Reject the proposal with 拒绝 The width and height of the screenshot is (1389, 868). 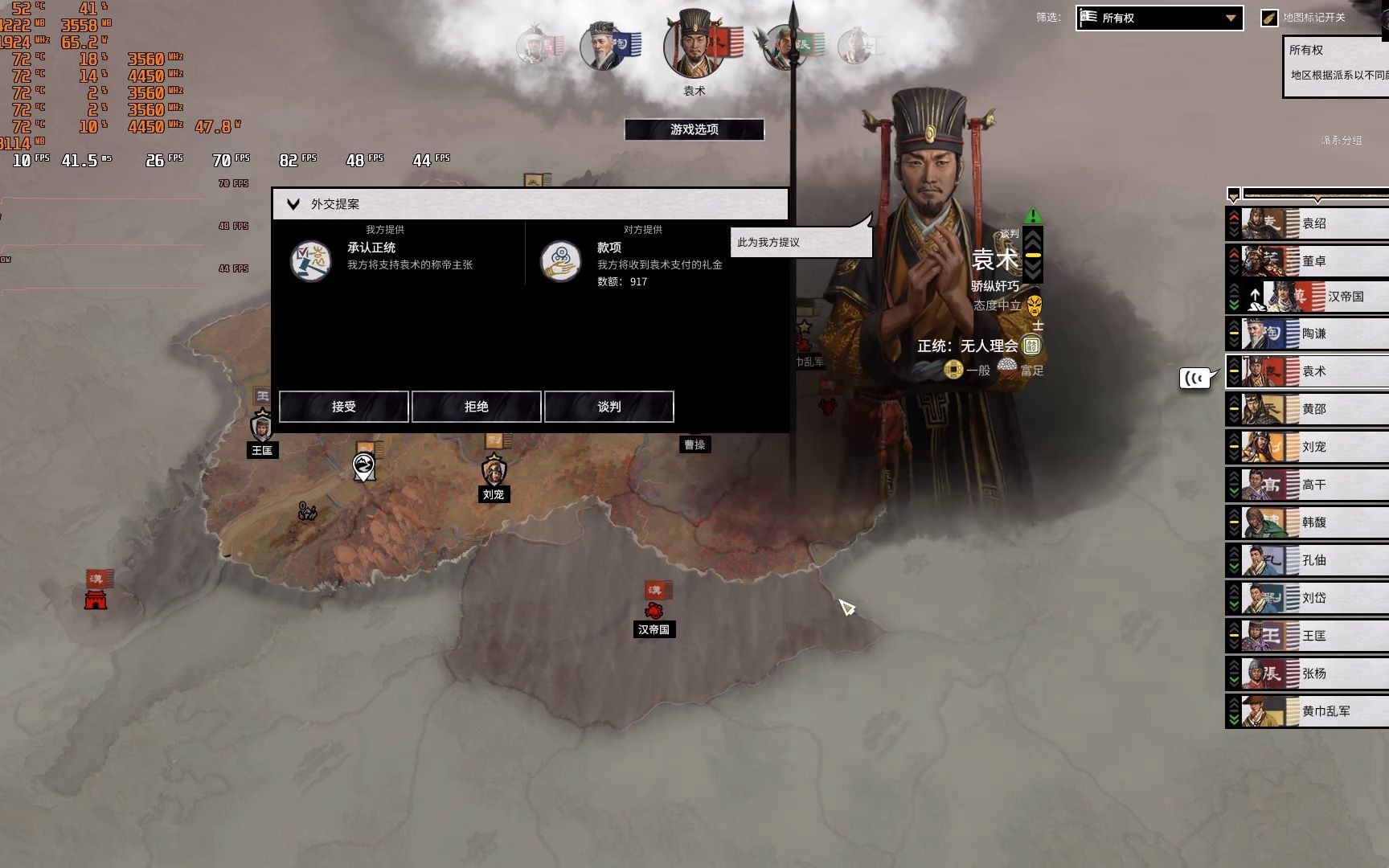476,407
